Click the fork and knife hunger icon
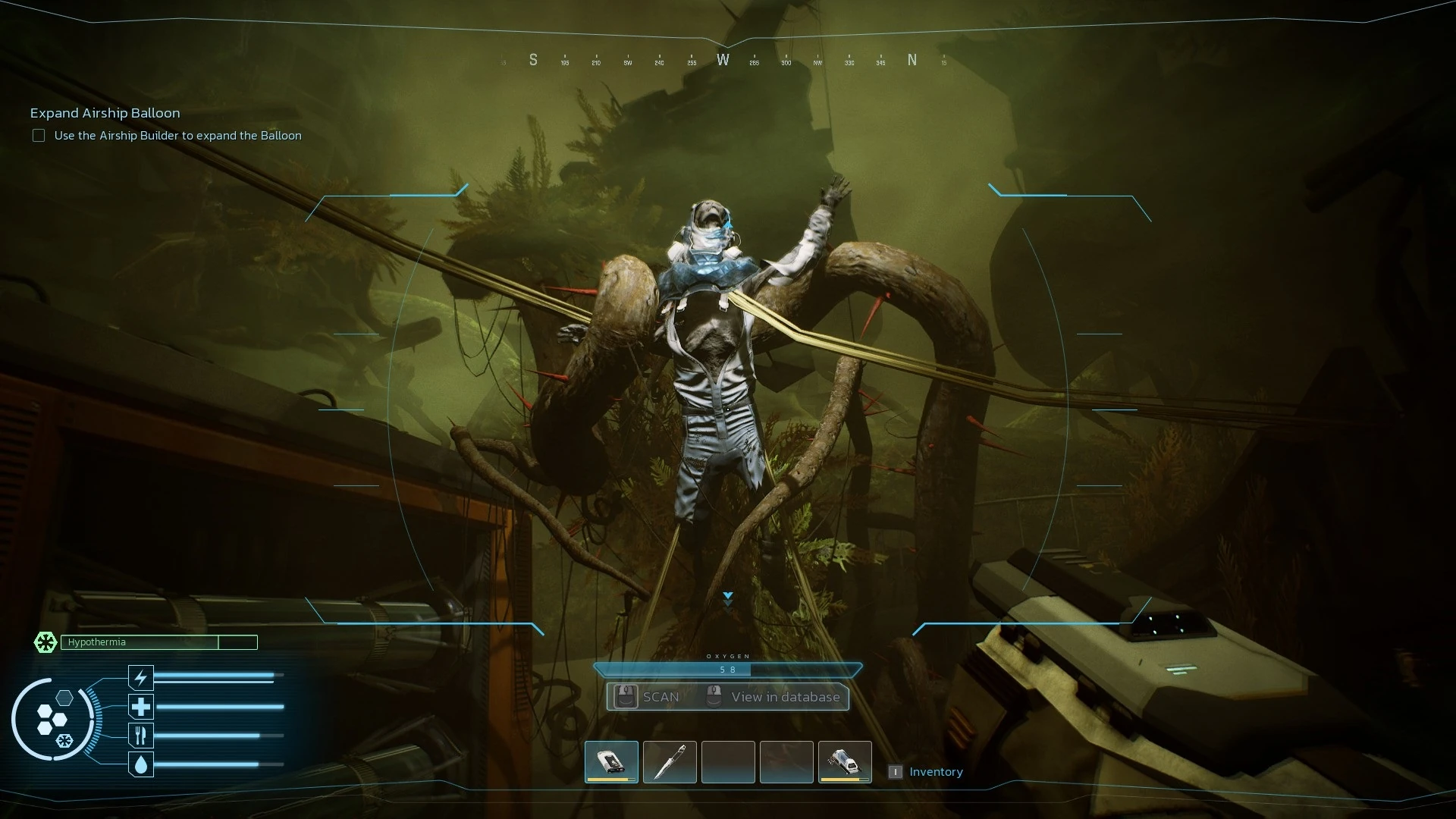The image size is (1456, 819). pyautogui.click(x=141, y=736)
